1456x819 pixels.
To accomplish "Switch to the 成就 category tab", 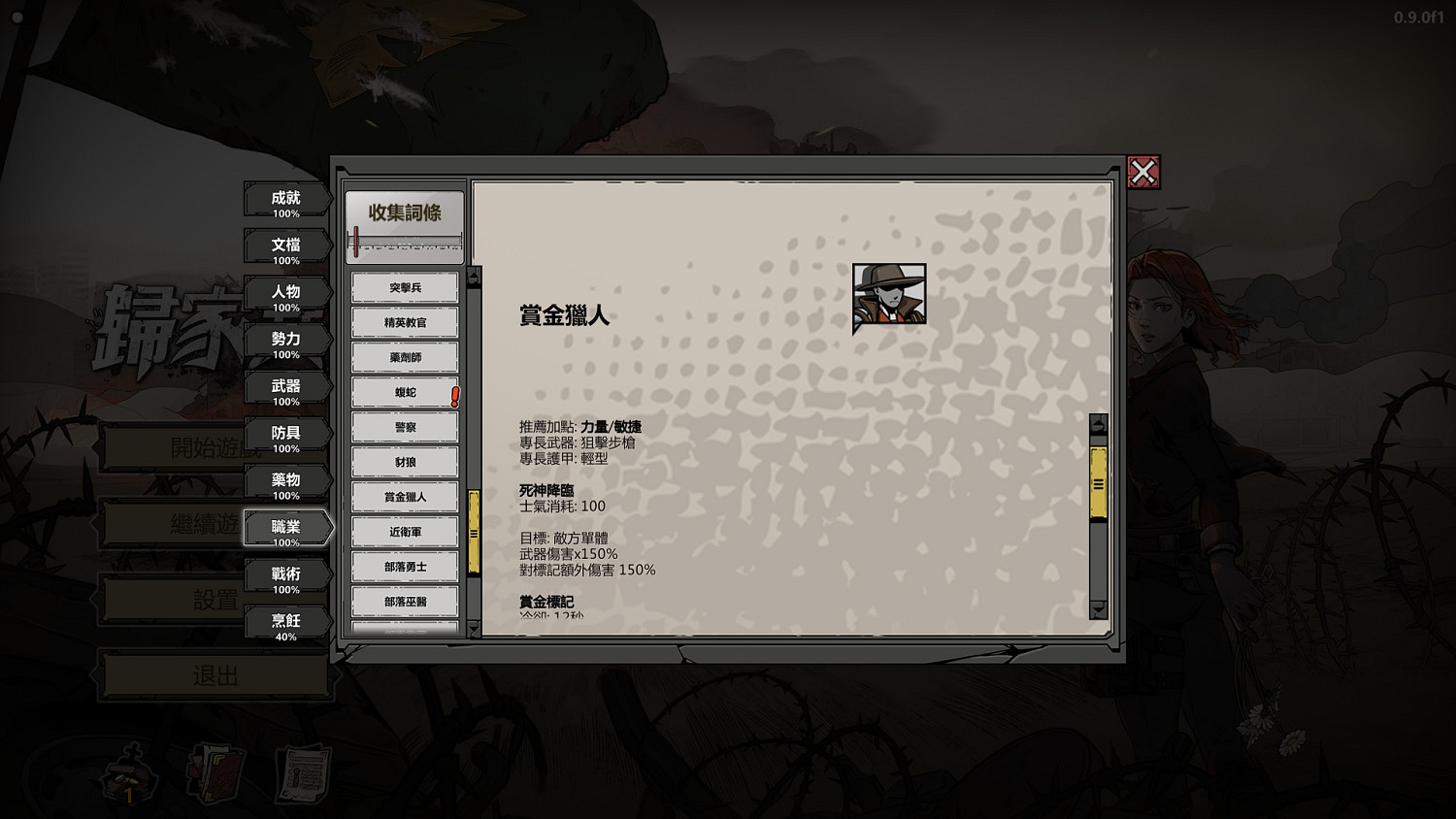I will click(286, 201).
